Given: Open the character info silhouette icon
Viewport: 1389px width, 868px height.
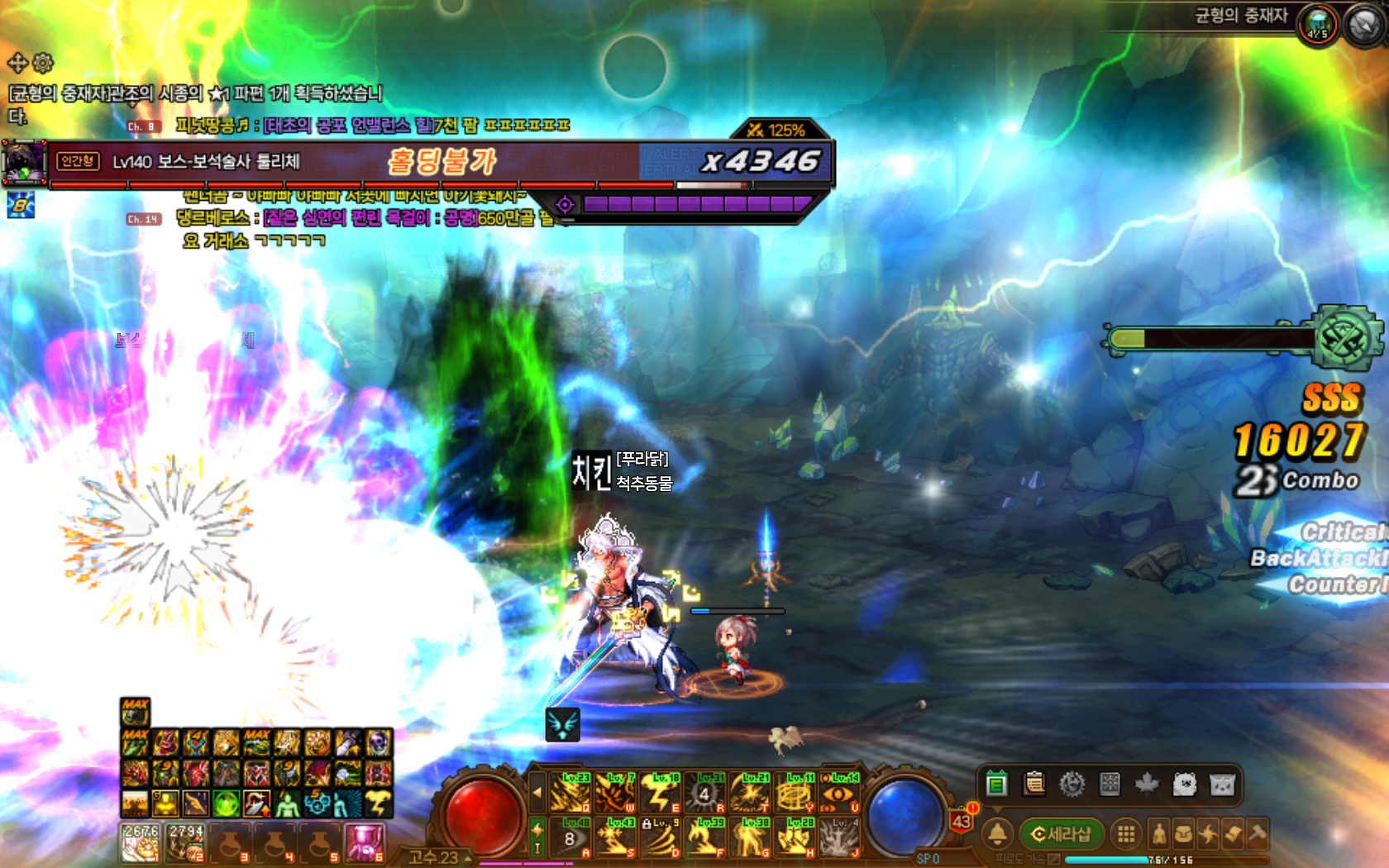Looking at the screenshot, I should point(1159,834).
